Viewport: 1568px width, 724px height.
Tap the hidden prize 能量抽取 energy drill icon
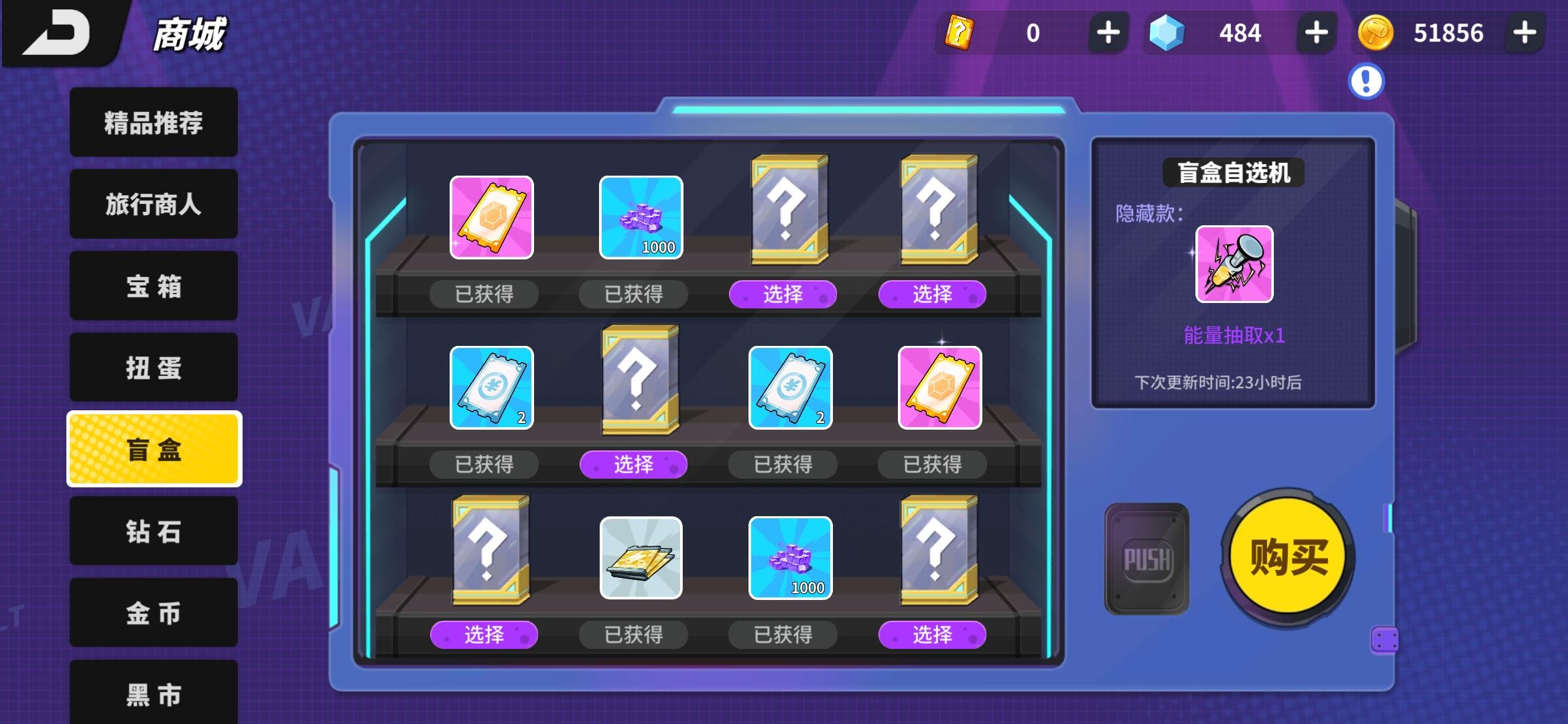pos(1235,265)
